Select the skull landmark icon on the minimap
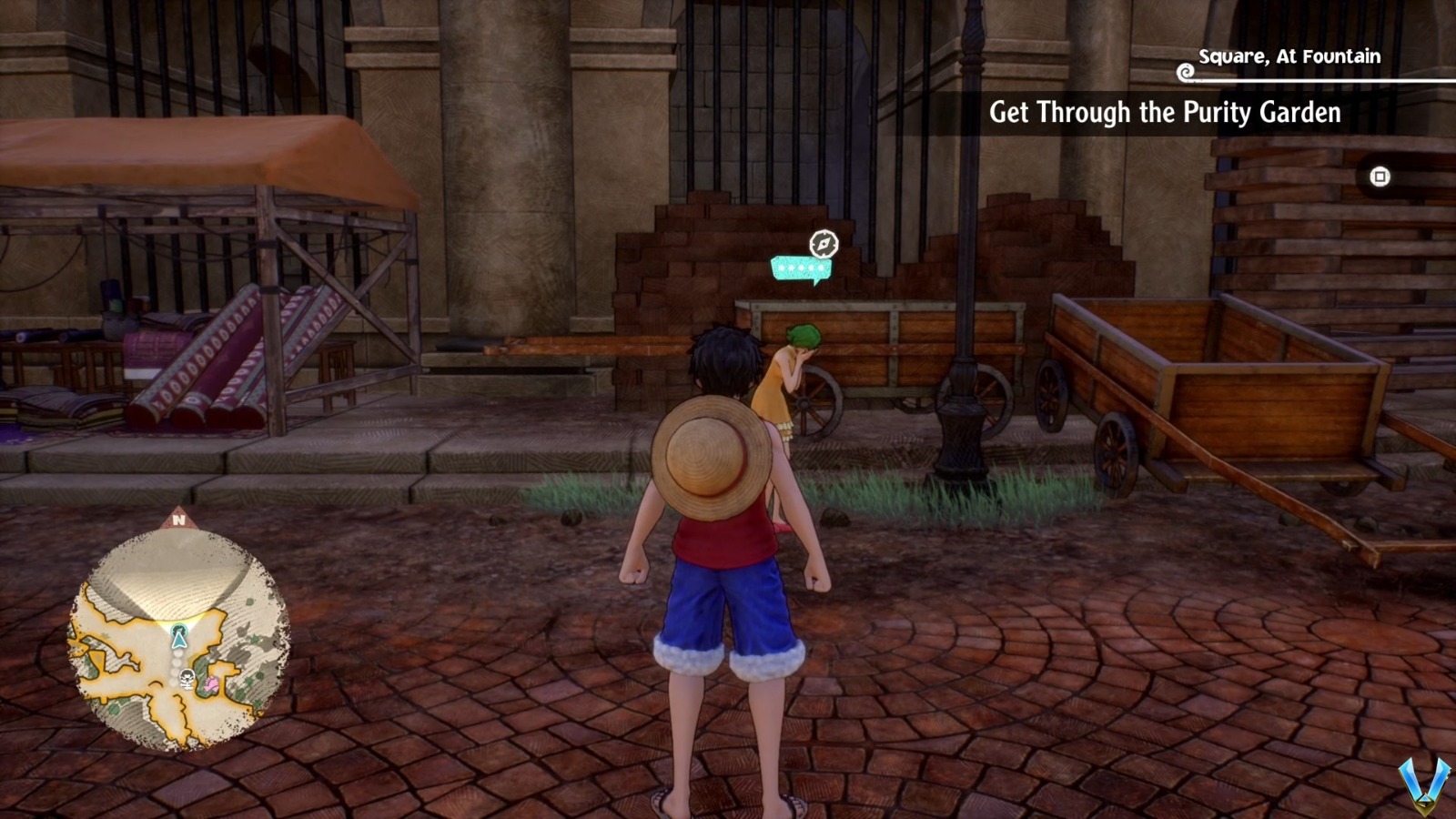Viewport: 1456px width, 819px height. click(x=187, y=678)
